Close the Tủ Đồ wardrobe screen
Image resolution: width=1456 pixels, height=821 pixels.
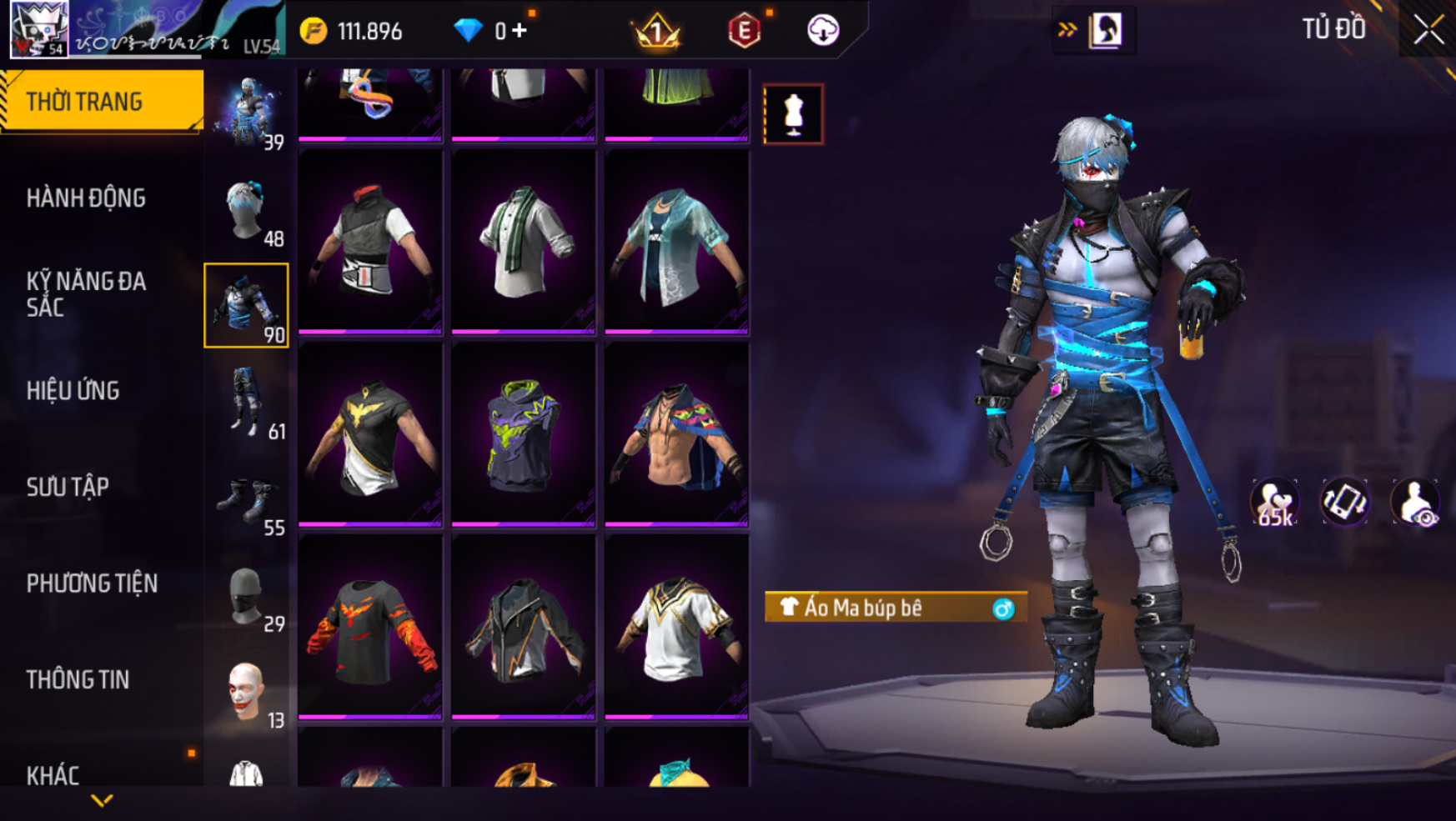tap(1428, 30)
